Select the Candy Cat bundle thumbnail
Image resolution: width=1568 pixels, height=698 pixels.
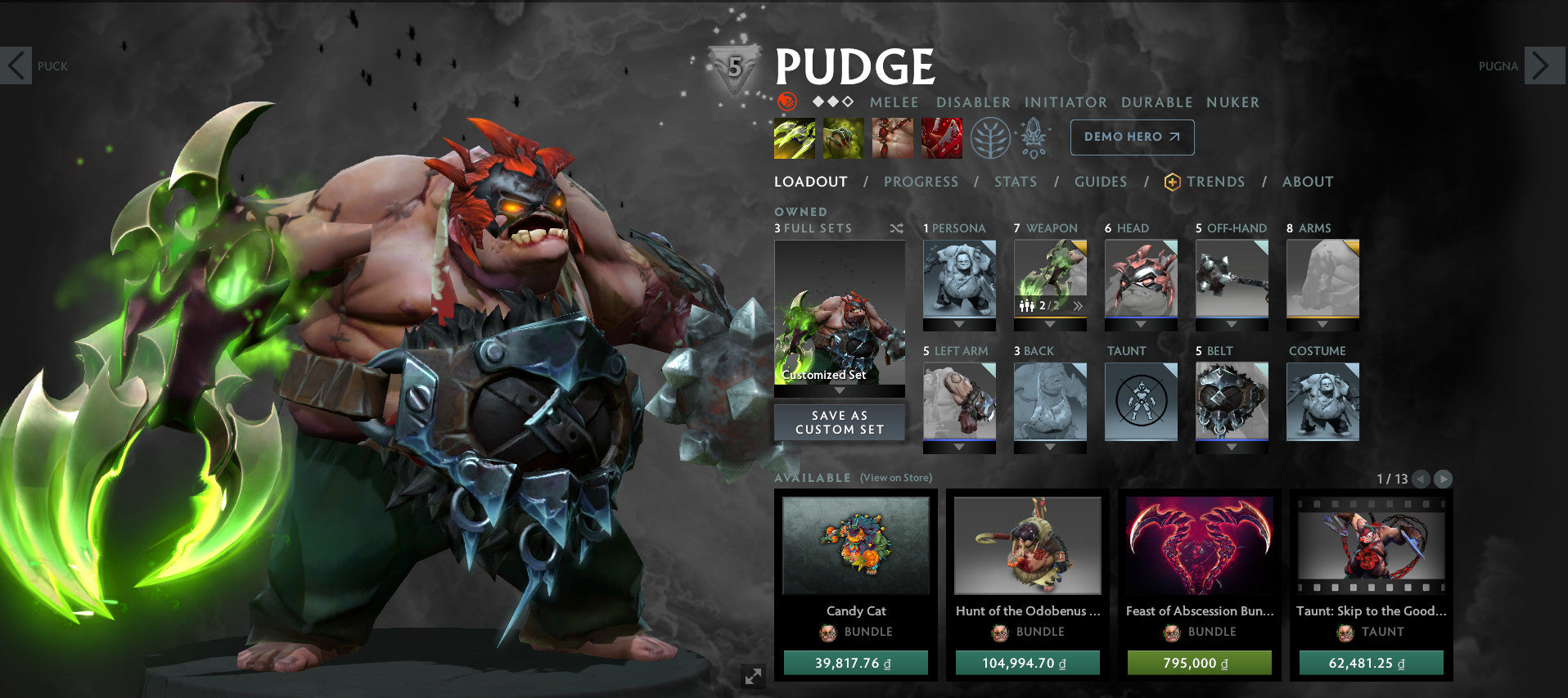[x=856, y=547]
